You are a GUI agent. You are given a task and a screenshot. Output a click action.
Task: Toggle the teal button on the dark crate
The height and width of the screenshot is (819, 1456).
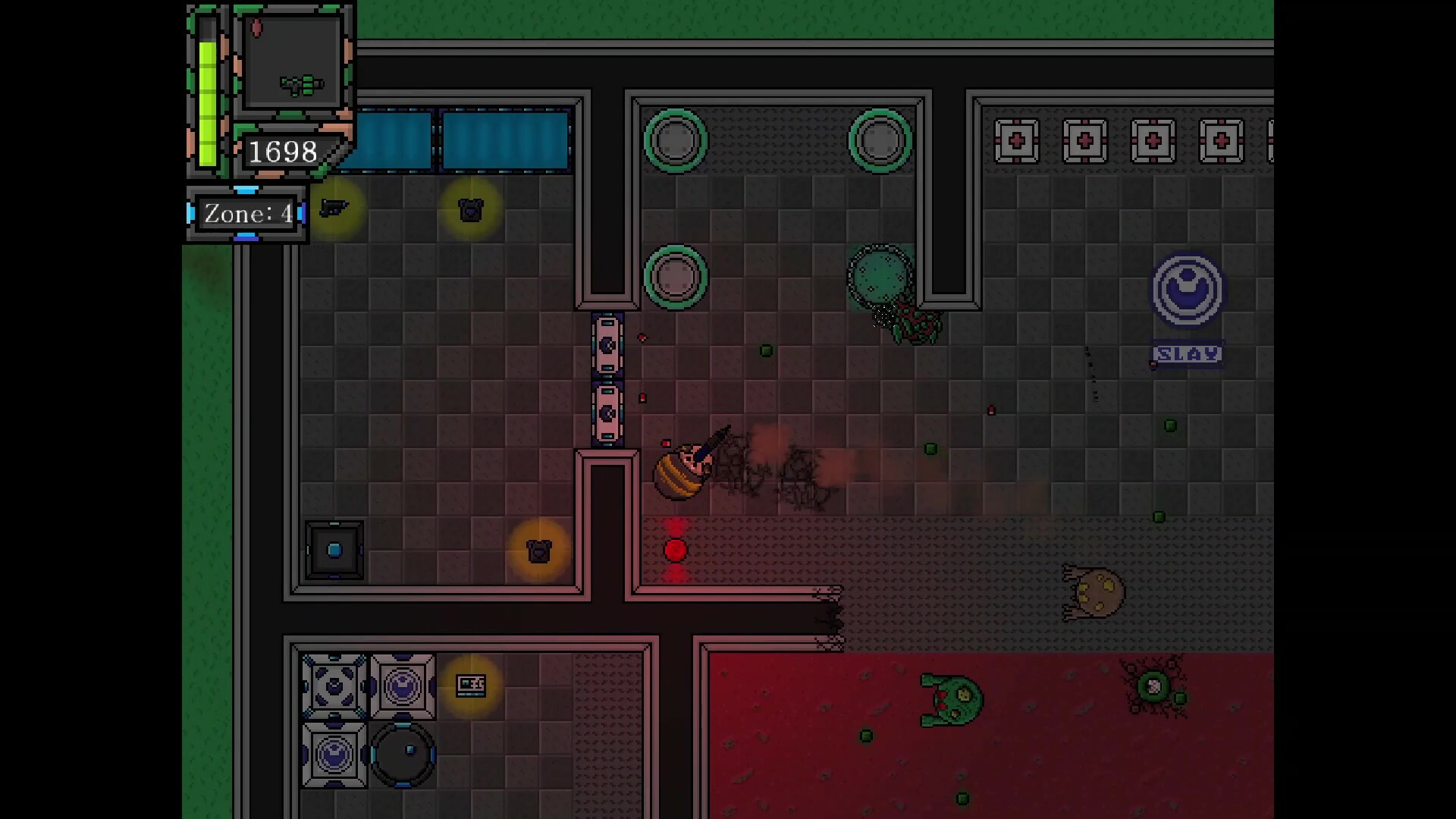tap(334, 550)
